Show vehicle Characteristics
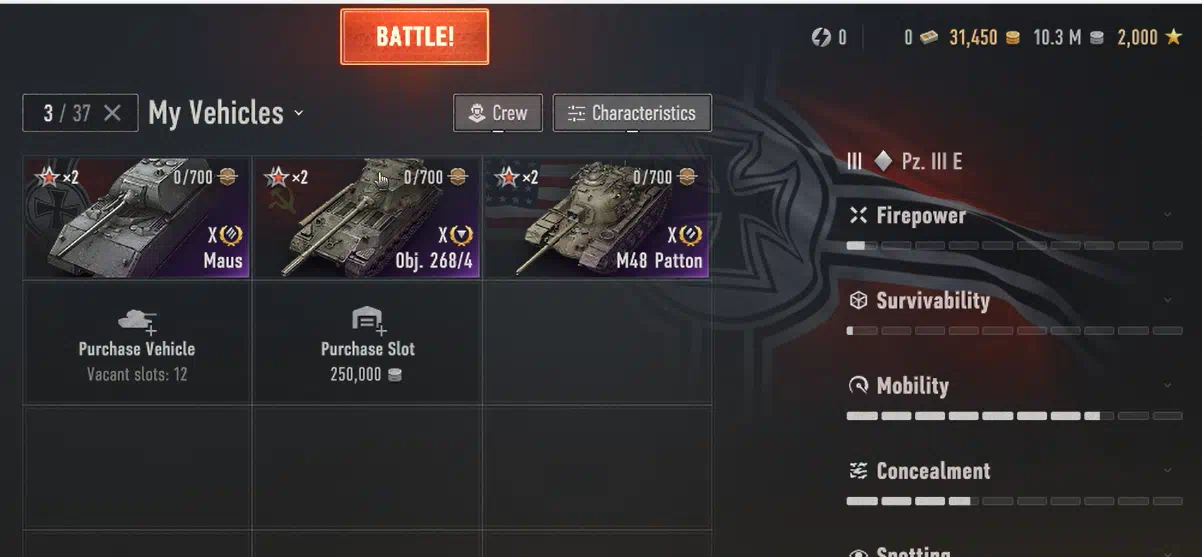 point(632,113)
